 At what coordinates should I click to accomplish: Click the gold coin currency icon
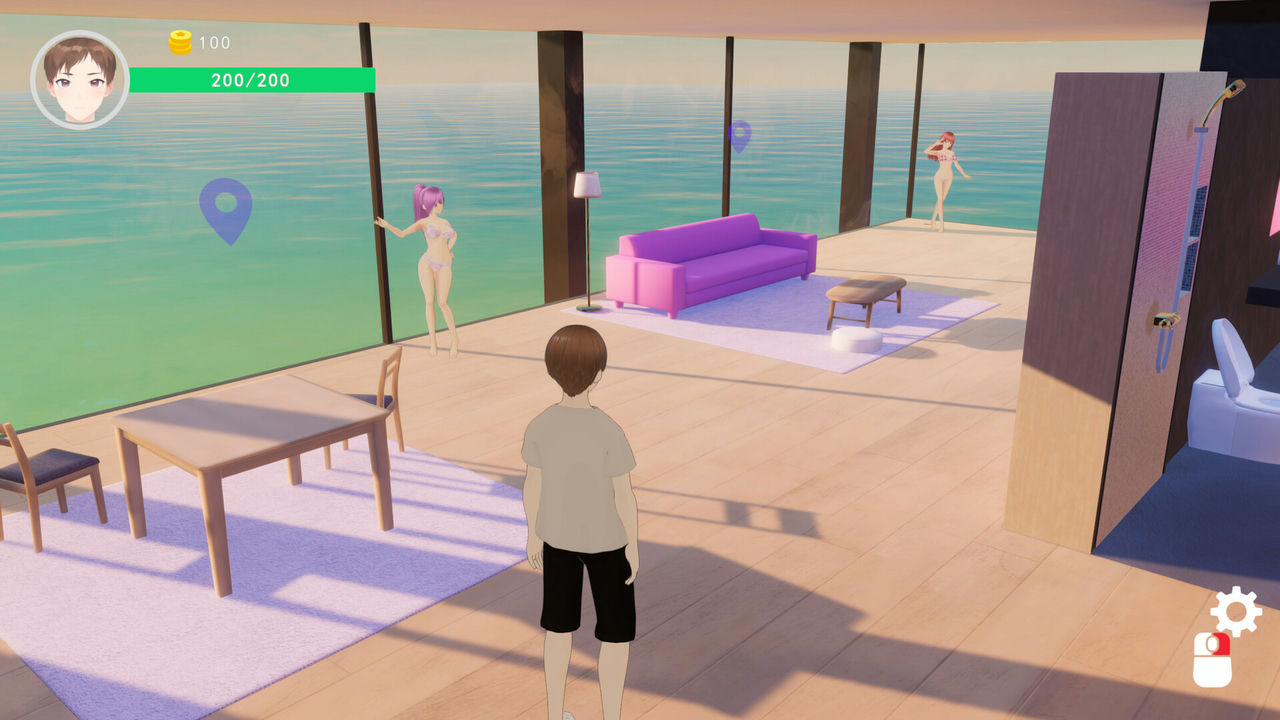click(178, 42)
